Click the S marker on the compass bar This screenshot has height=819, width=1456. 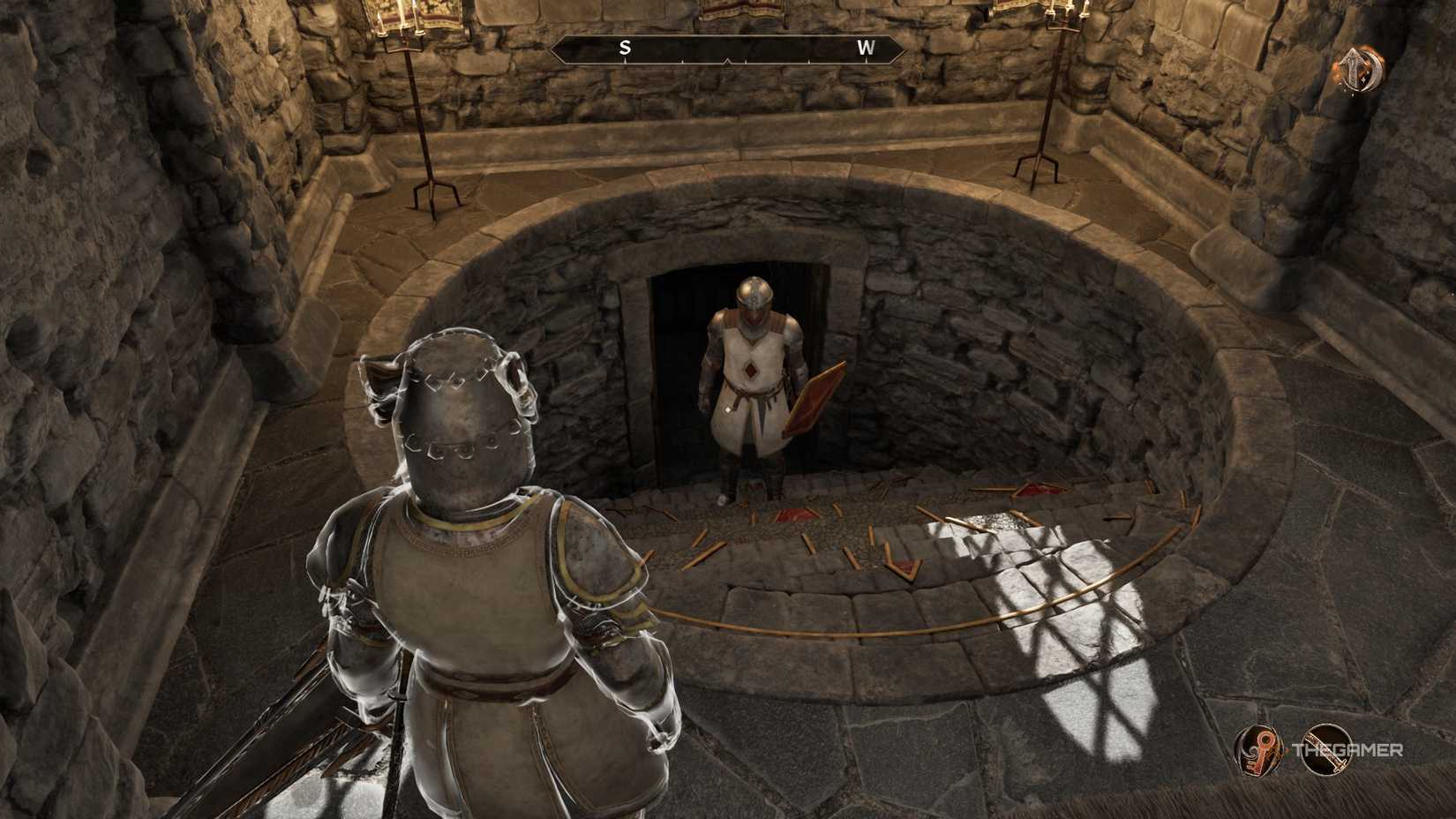[625, 50]
